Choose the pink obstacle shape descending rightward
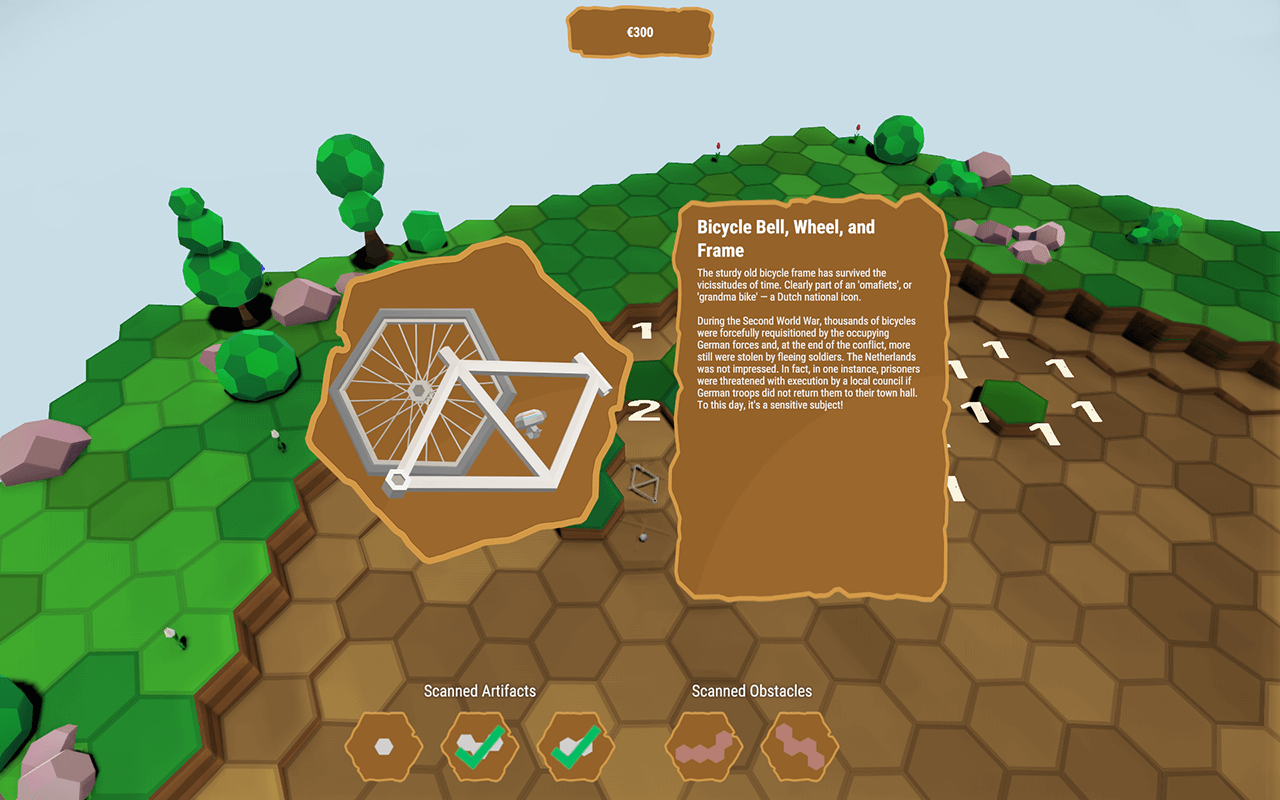The image size is (1280, 800). (800, 746)
